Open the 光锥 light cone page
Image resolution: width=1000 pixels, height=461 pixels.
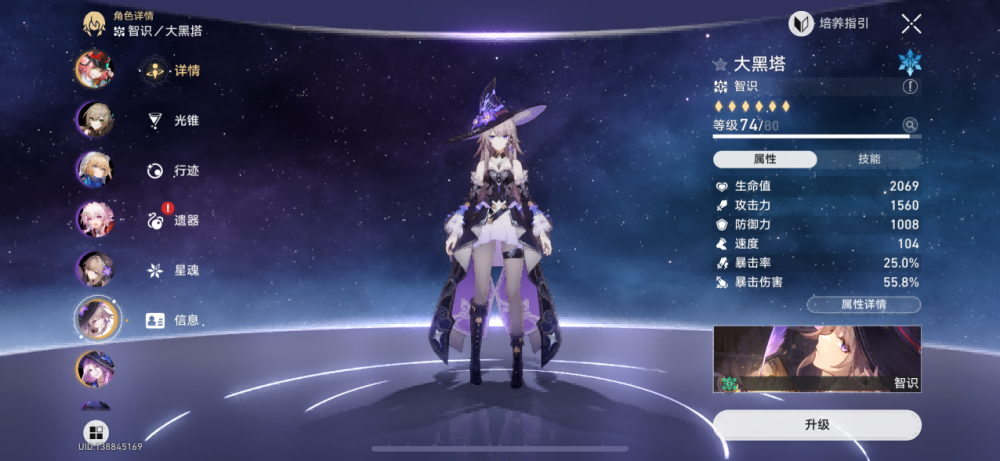click(175, 121)
